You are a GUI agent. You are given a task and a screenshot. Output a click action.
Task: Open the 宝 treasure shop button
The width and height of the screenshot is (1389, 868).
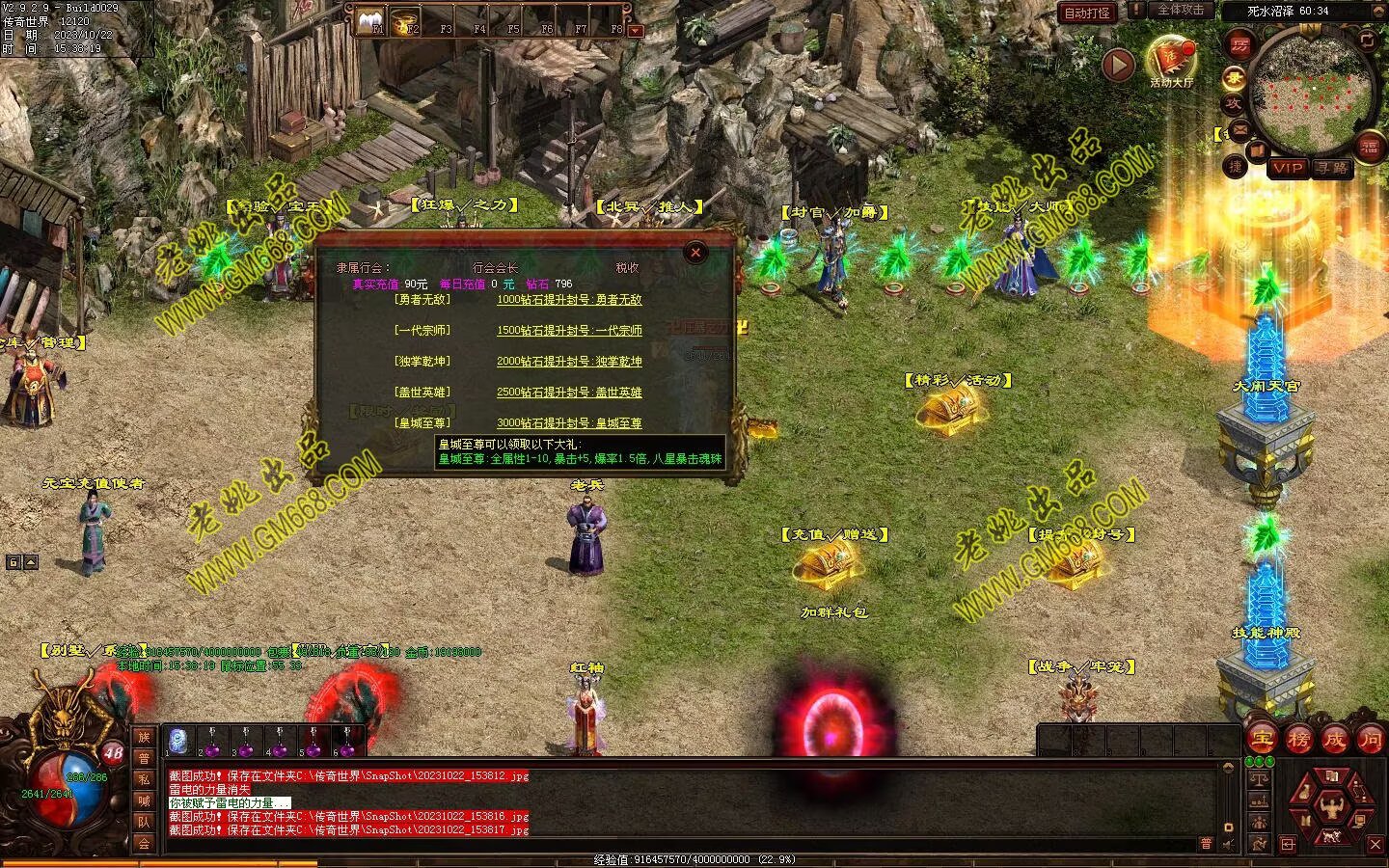pyautogui.click(x=1261, y=740)
